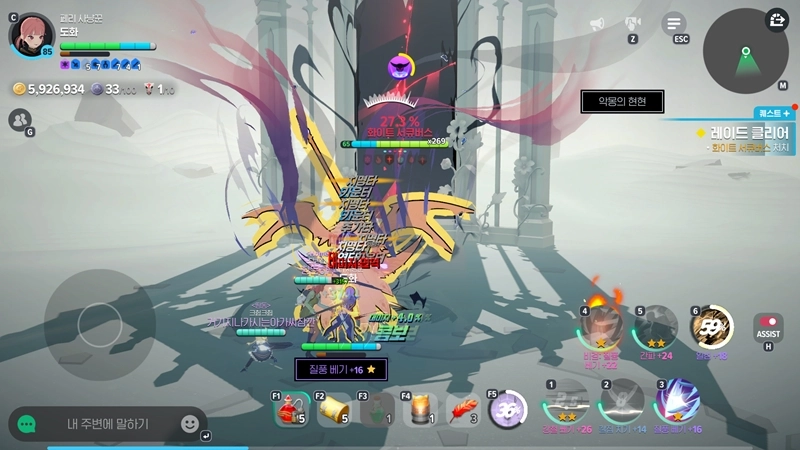Open the chat box 내 주변에 말하기
800x450 pixels.
[x=108, y=424]
